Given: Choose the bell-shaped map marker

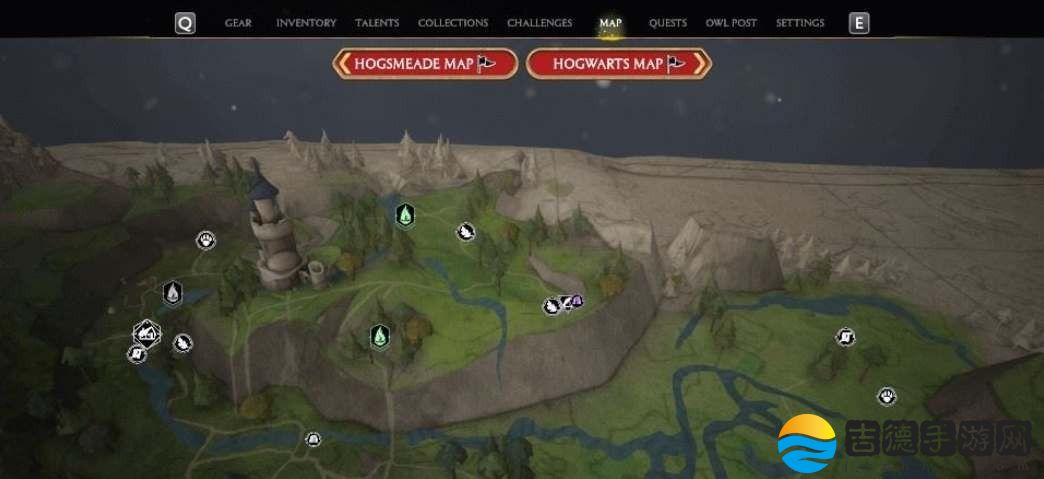Looking at the screenshot, I should pyautogui.click(x=313, y=439).
